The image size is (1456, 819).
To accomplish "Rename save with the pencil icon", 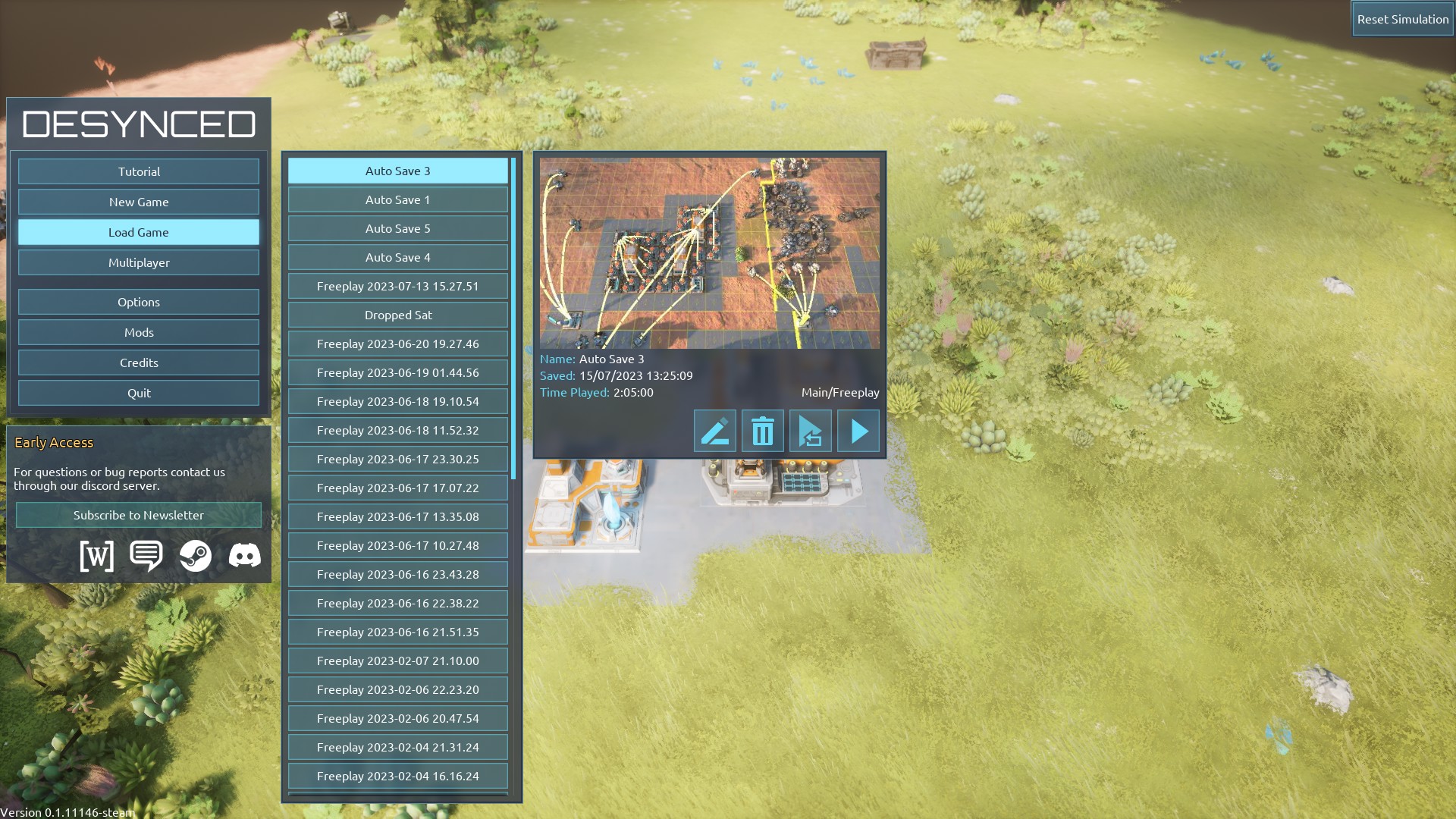I will coord(714,431).
